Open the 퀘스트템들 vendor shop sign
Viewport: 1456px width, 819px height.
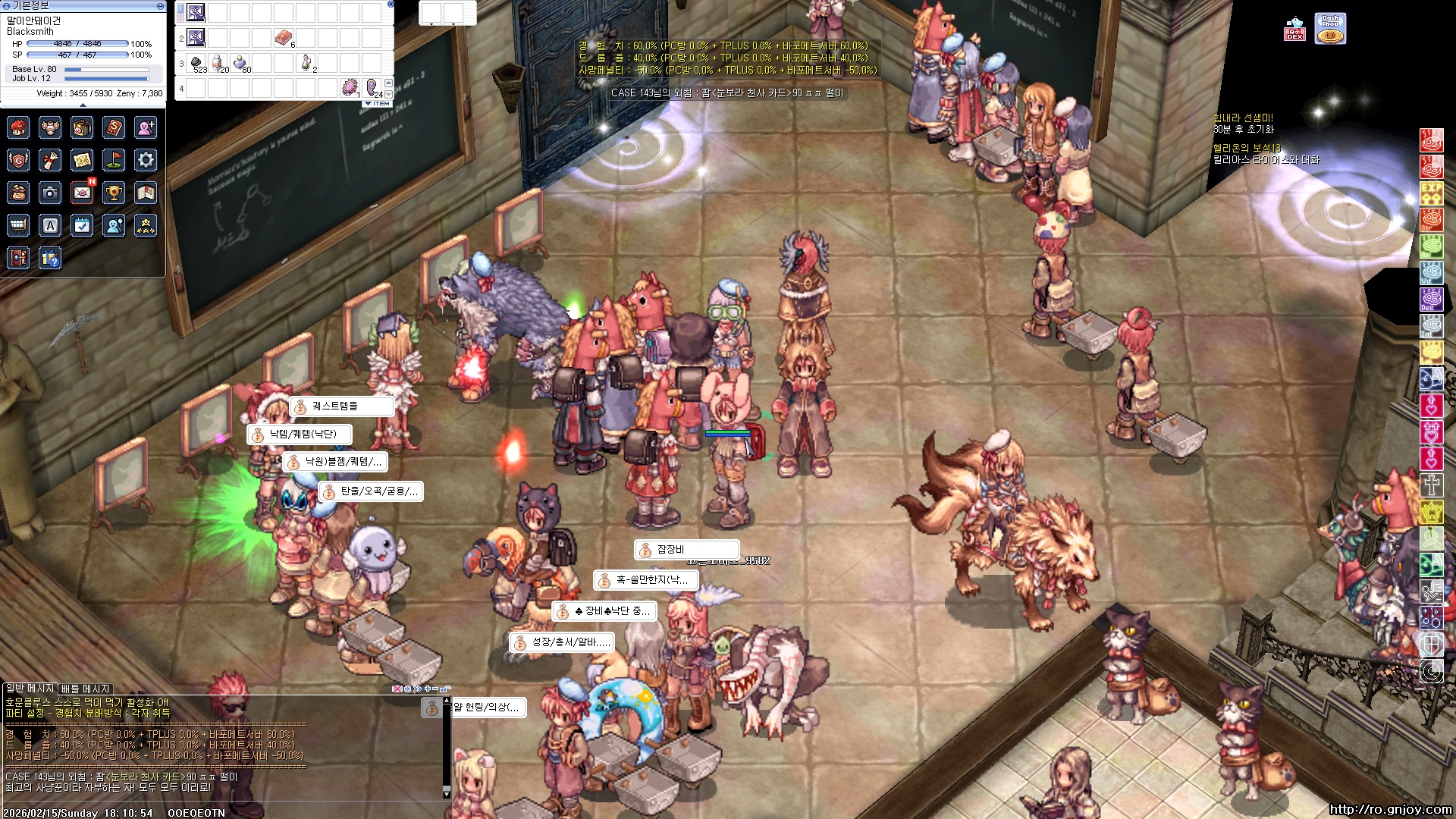341,406
